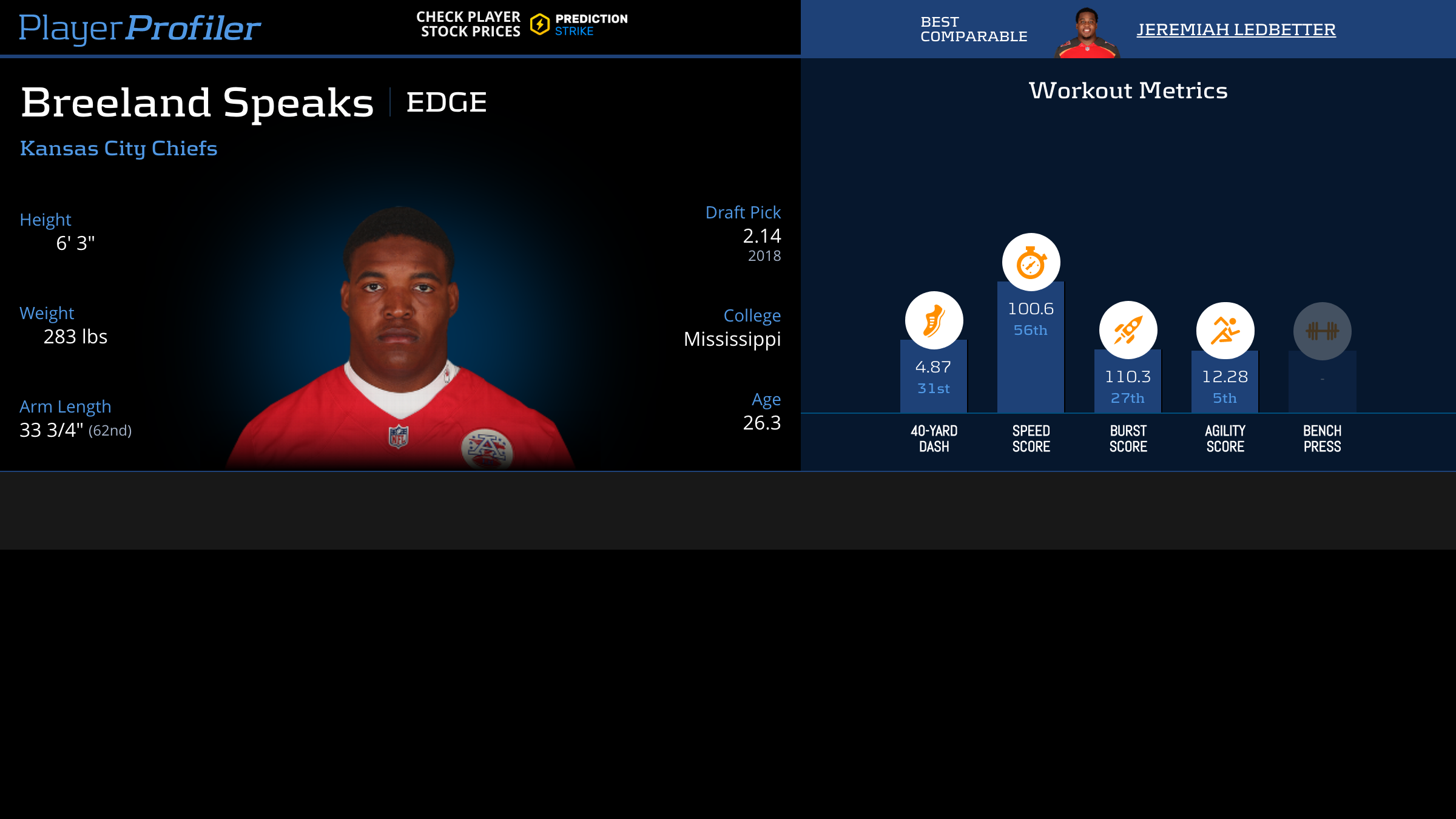The width and height of the screenshot is (1456, 819).
Task: Select the Agility Score runner icon
Action: pos(1225,331)
